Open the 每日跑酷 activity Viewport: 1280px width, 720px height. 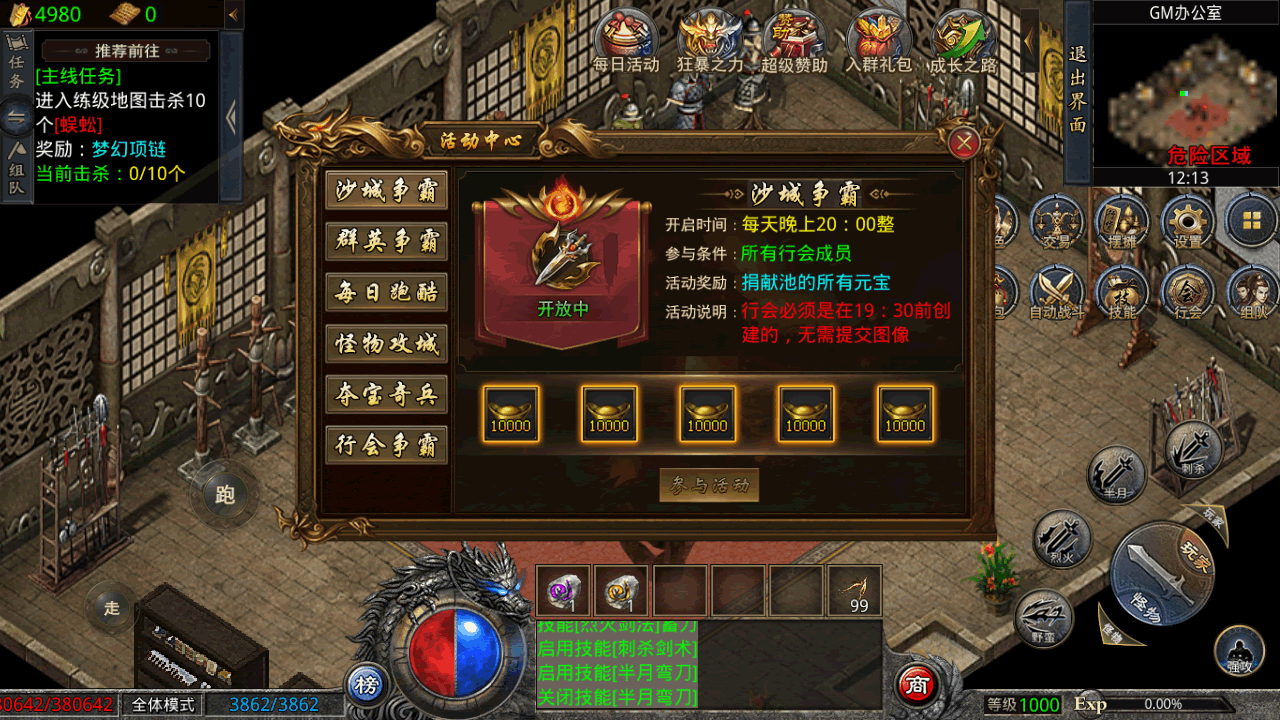(x=386, y=293)
